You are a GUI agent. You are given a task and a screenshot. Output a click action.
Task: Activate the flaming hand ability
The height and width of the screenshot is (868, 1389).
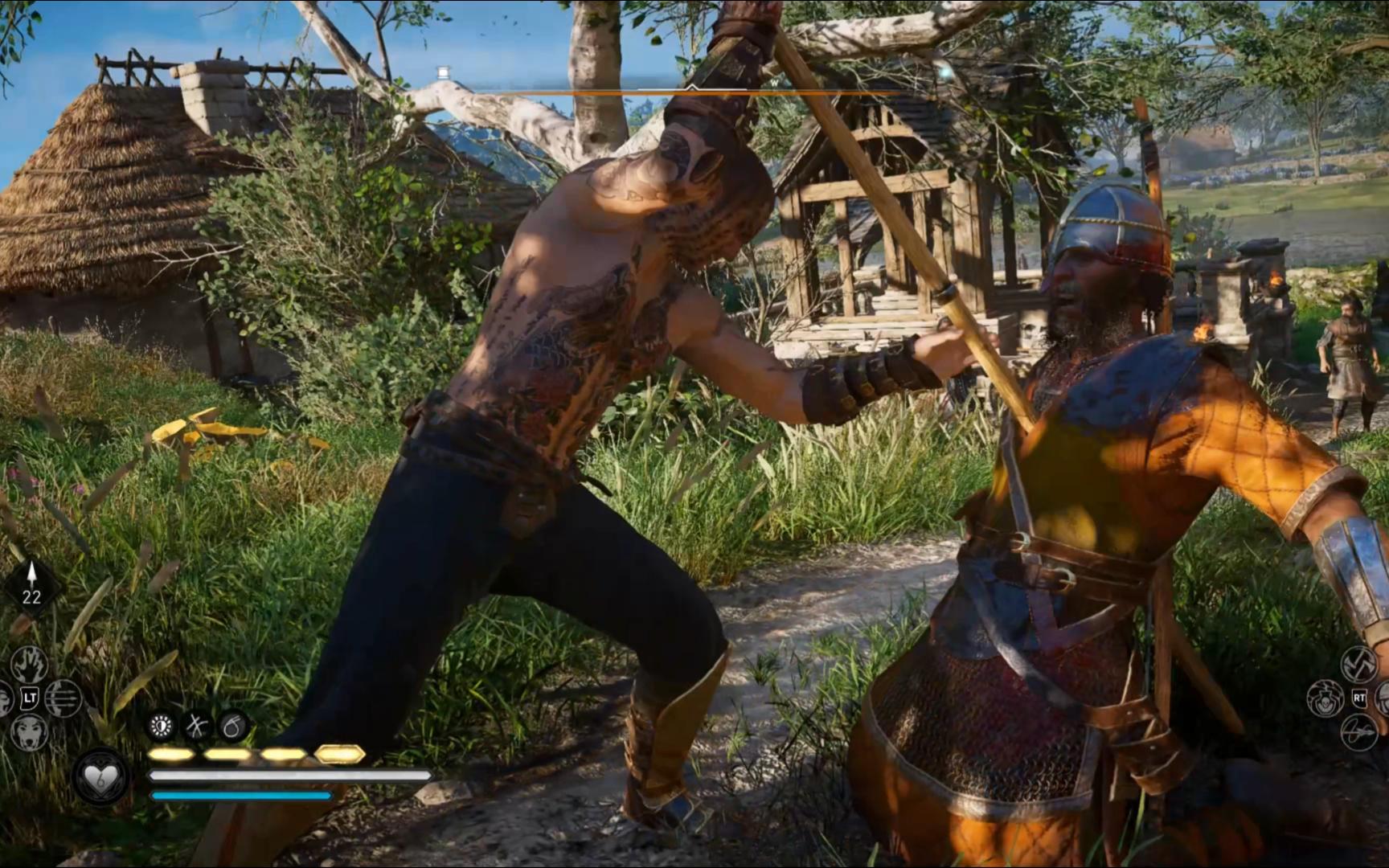tap(30, 664)
